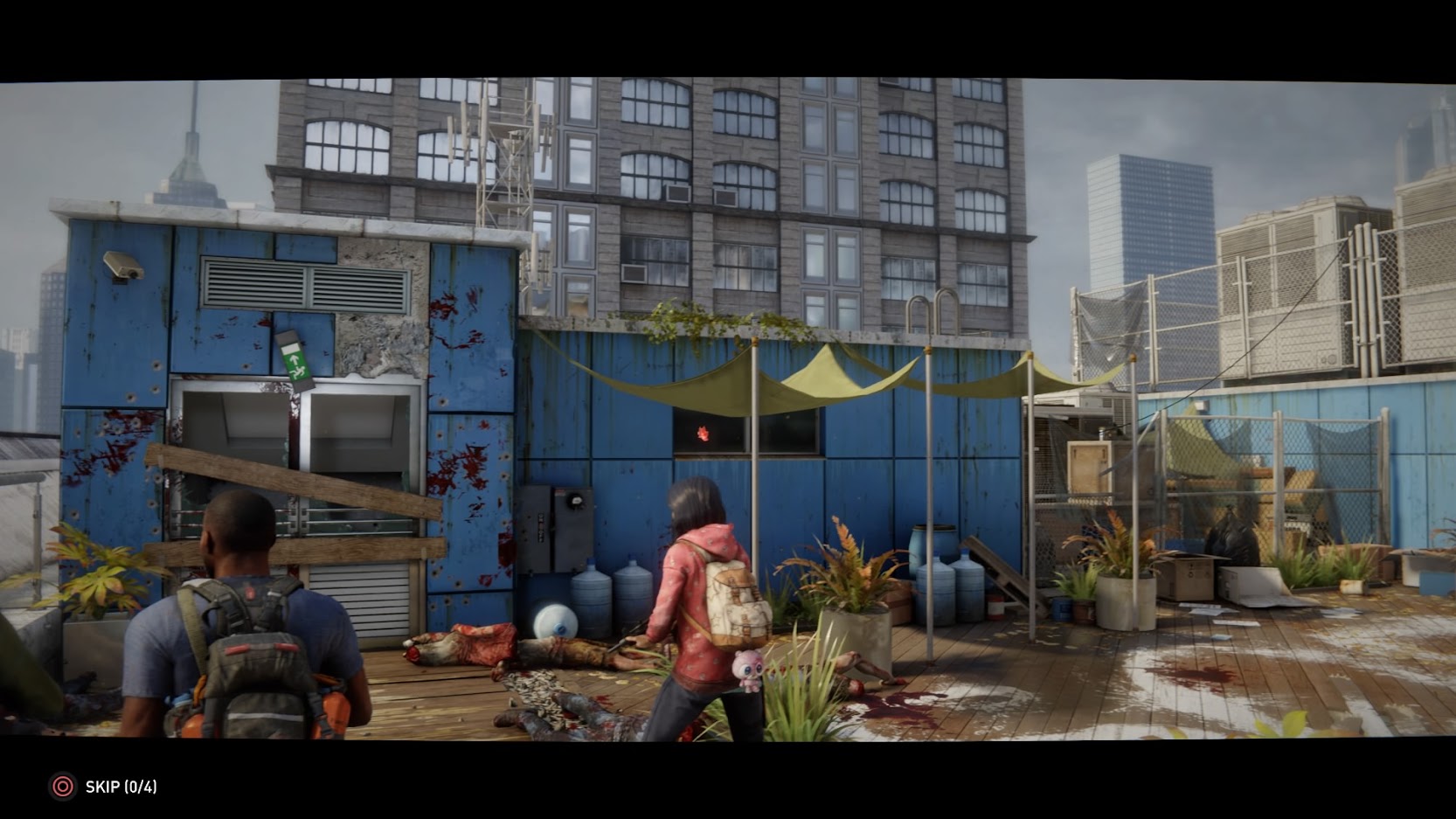1456x819 pixels.
Task: Skip the cutscene via the SKIP label
Action: pos(120,787)
